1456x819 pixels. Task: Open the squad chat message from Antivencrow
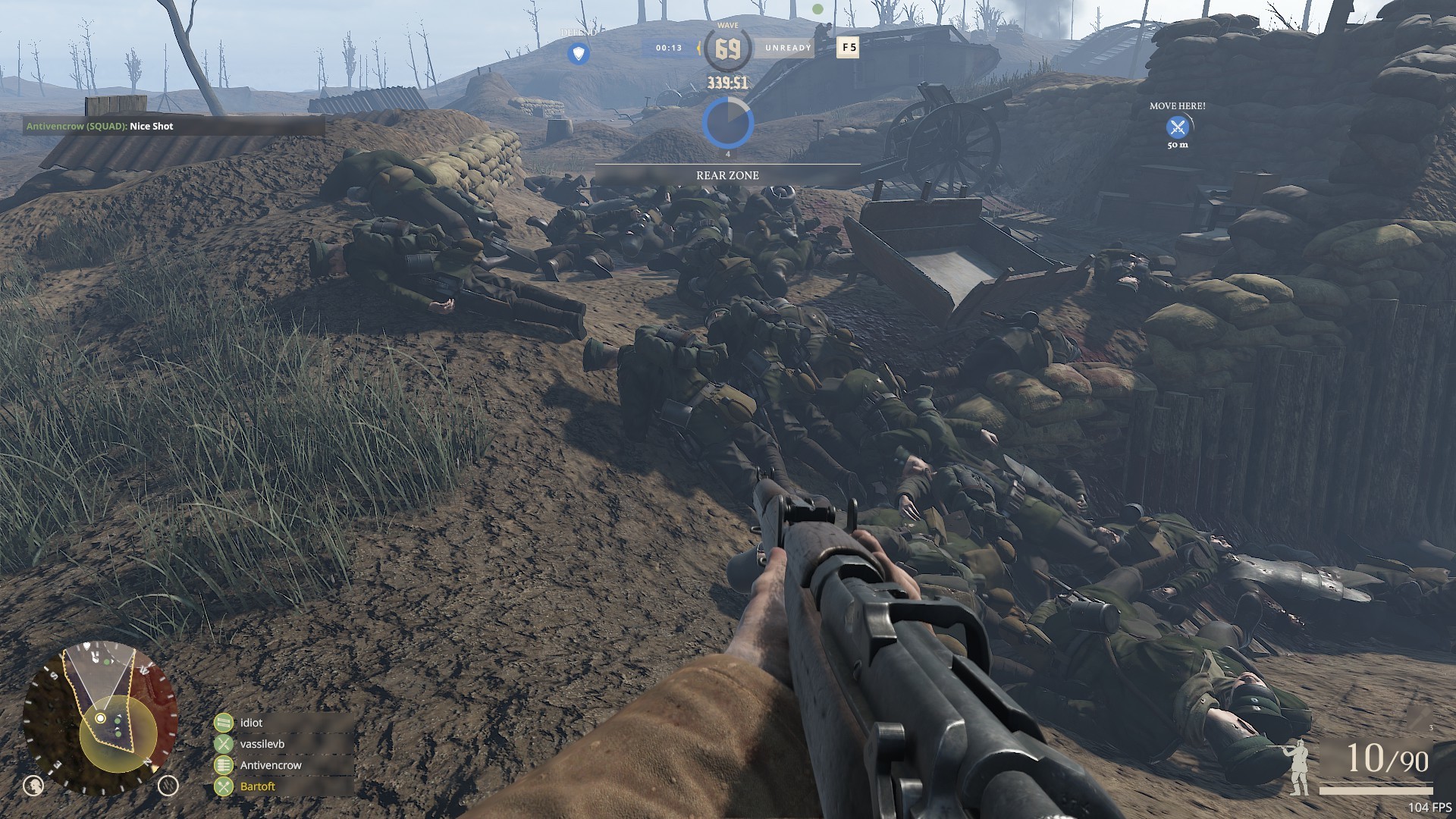click(99, 126)
